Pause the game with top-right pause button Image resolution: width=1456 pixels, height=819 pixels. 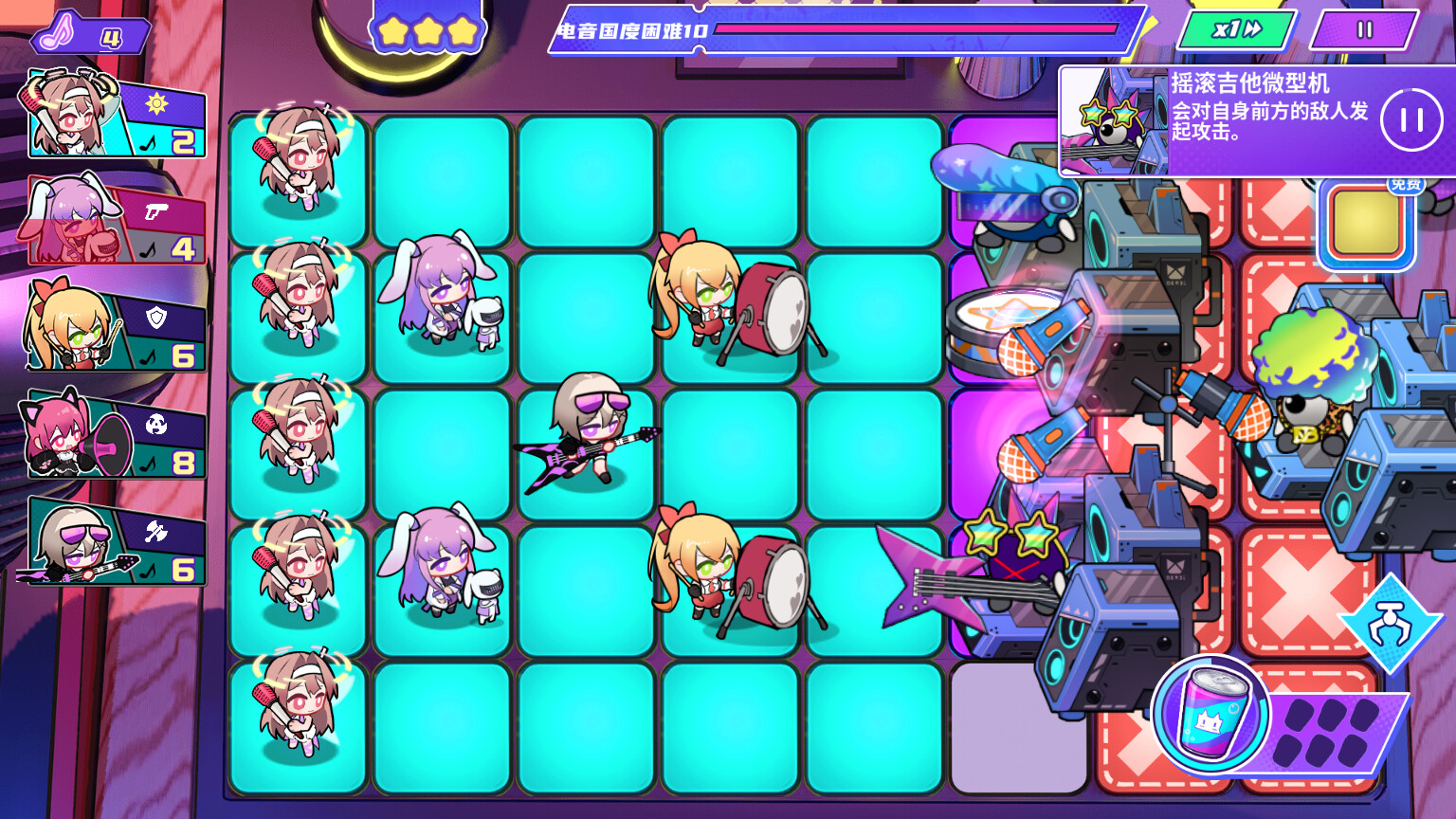1362,29
